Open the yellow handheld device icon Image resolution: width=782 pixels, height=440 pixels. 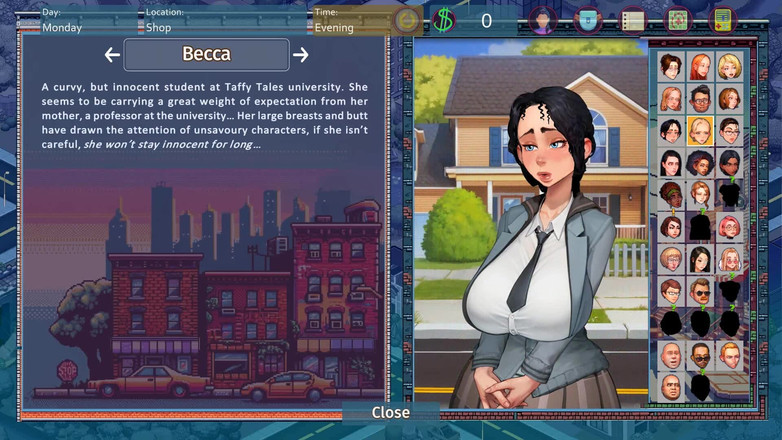pyautogui.click(x=722, y=20)
